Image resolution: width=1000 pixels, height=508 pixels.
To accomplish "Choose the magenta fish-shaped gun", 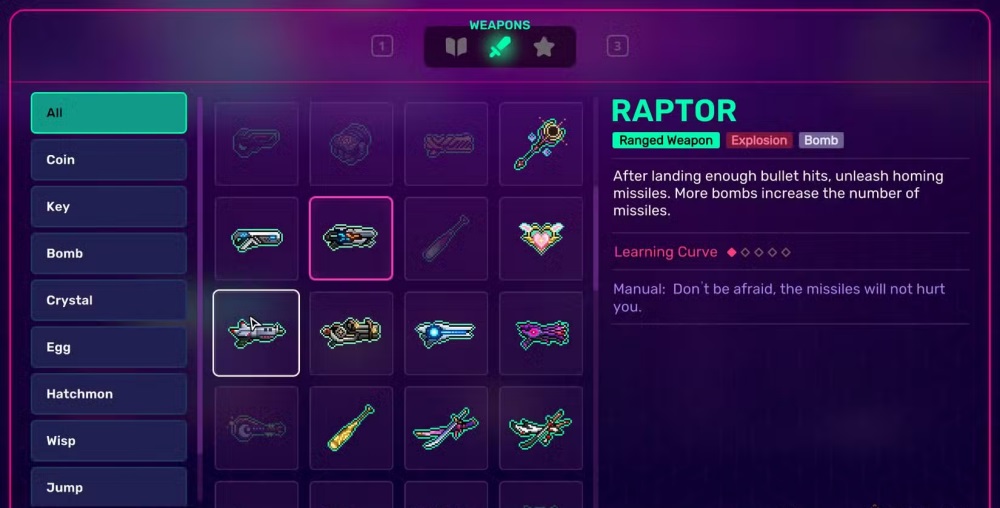I will point(540,333).
